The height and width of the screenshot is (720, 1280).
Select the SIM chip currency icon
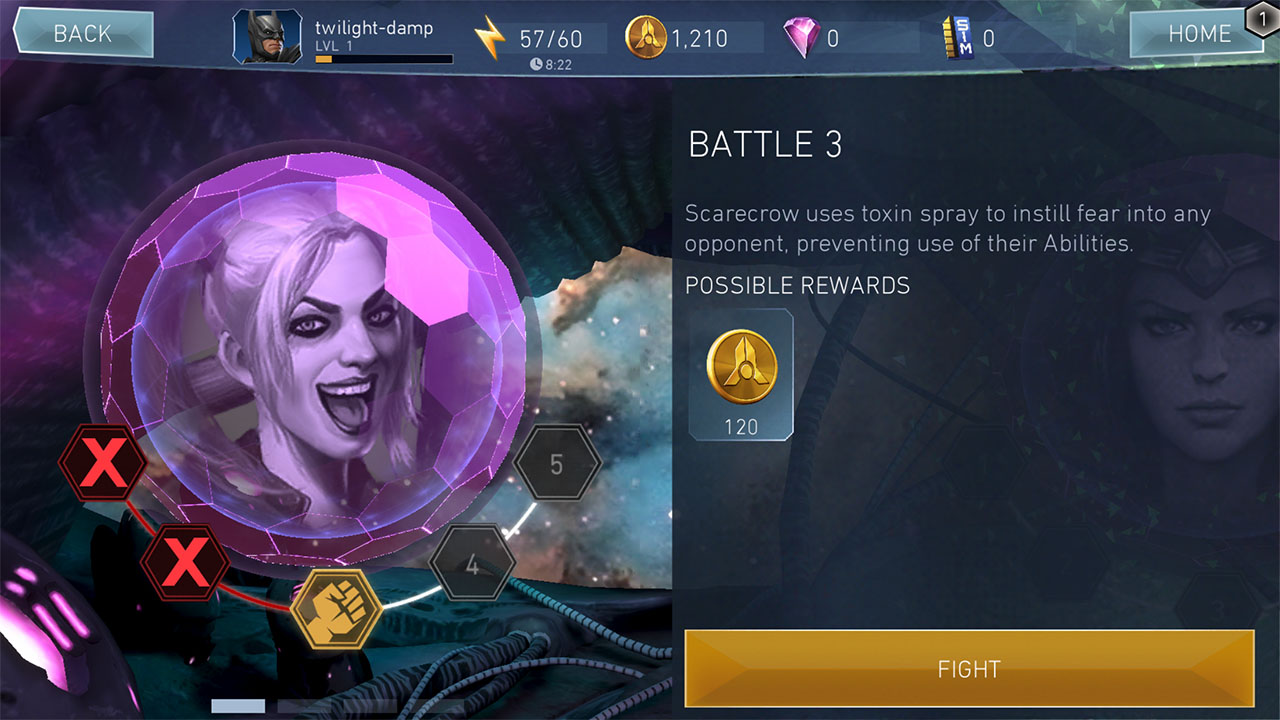(x=958, y=38)
